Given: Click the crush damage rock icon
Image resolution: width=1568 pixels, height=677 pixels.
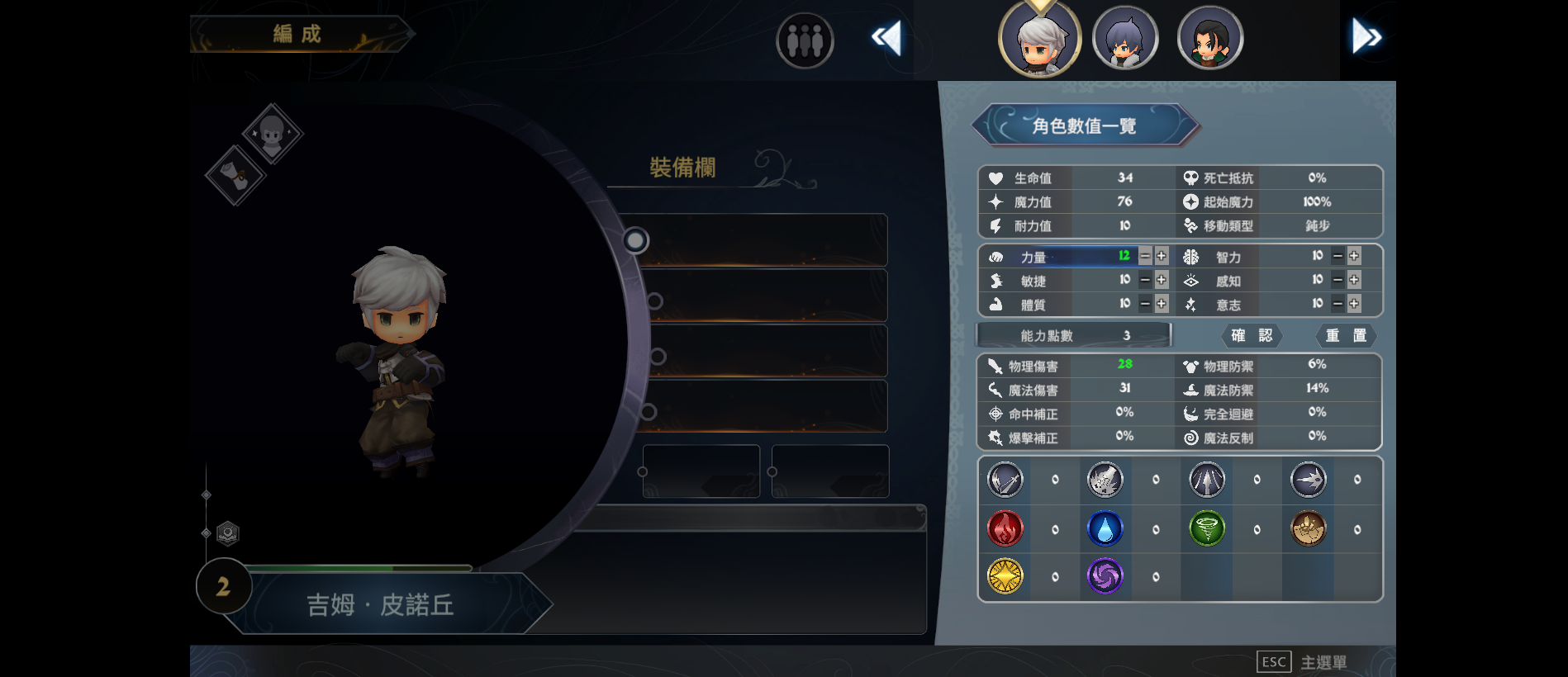Looking at the screenshot, I should tap(1105, 480).
